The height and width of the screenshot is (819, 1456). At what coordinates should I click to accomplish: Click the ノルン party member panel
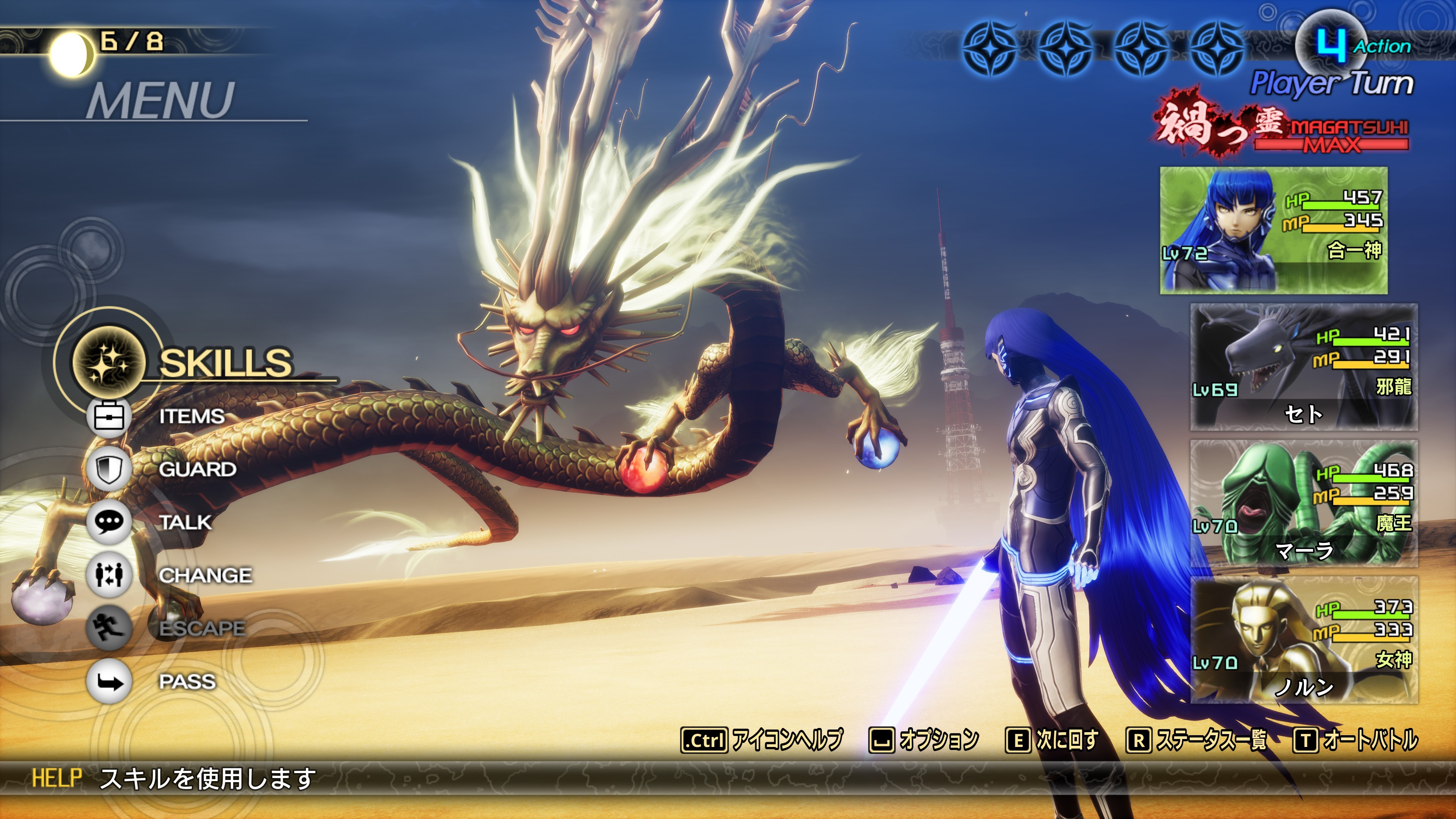pos(1304,640)
